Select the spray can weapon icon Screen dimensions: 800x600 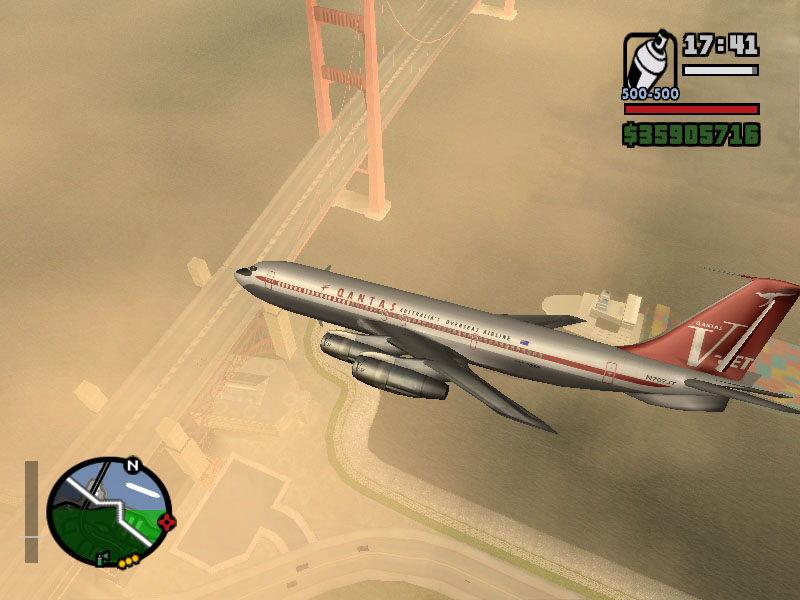[x=650, y=60]
